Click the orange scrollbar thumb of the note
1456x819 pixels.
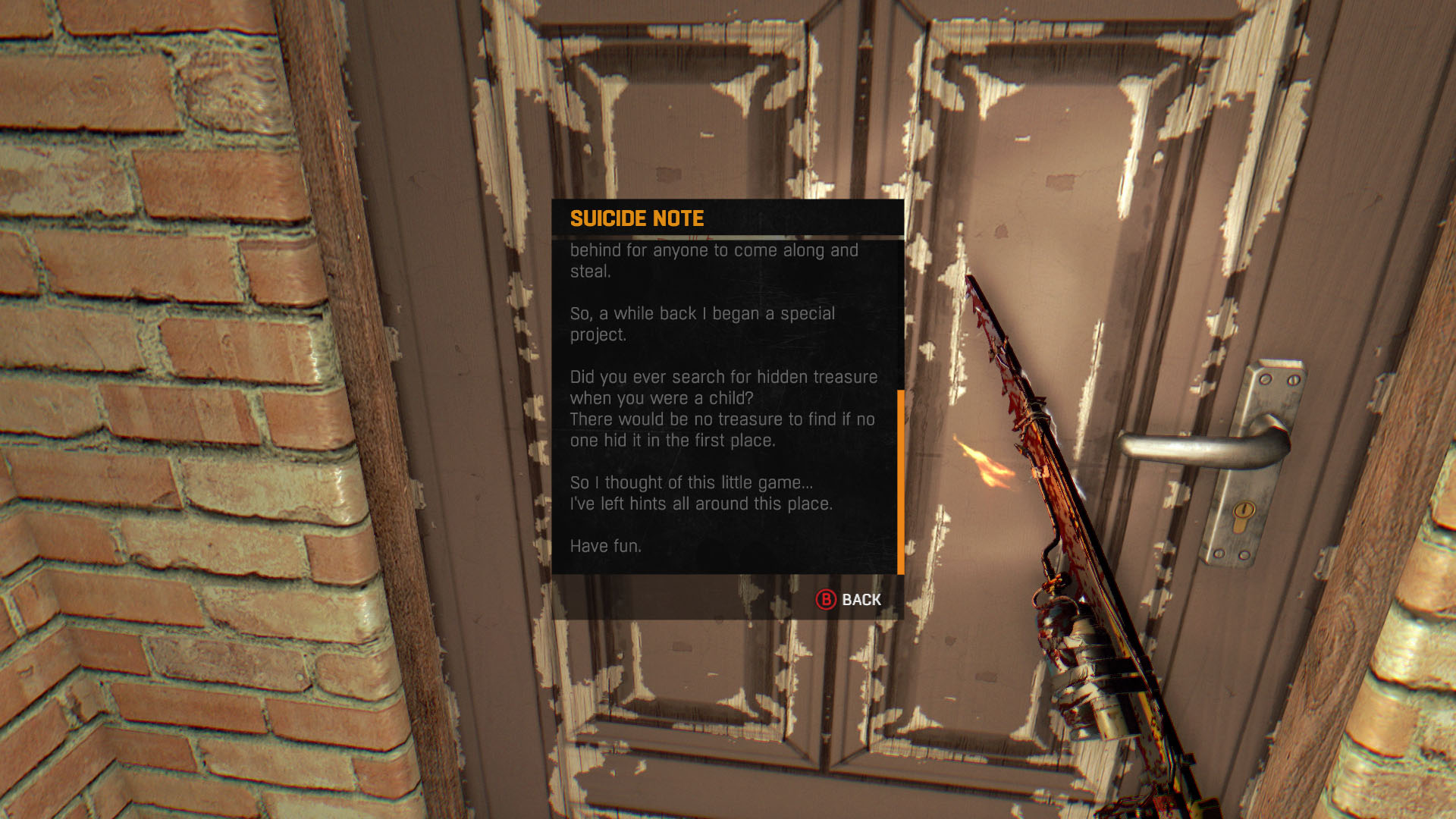(x=900, y=482)
